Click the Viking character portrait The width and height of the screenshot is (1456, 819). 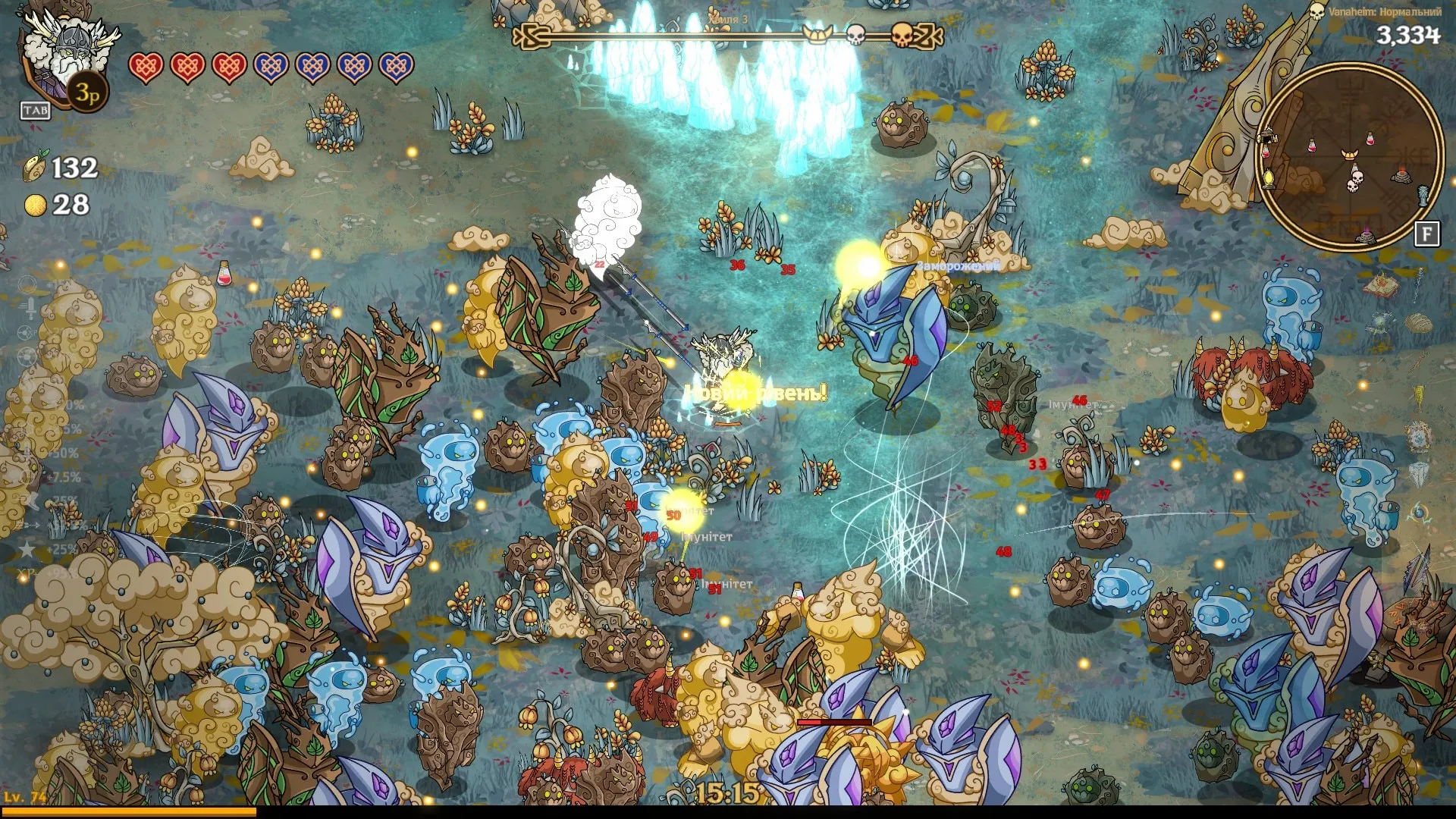tap(67, 53)
